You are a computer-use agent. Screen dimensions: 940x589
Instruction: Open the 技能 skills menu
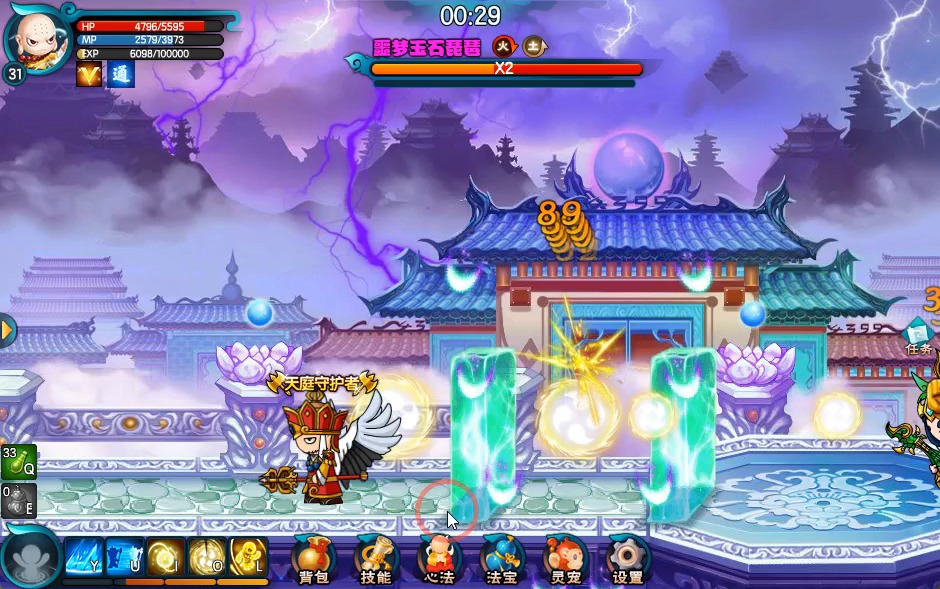point(376,558)
